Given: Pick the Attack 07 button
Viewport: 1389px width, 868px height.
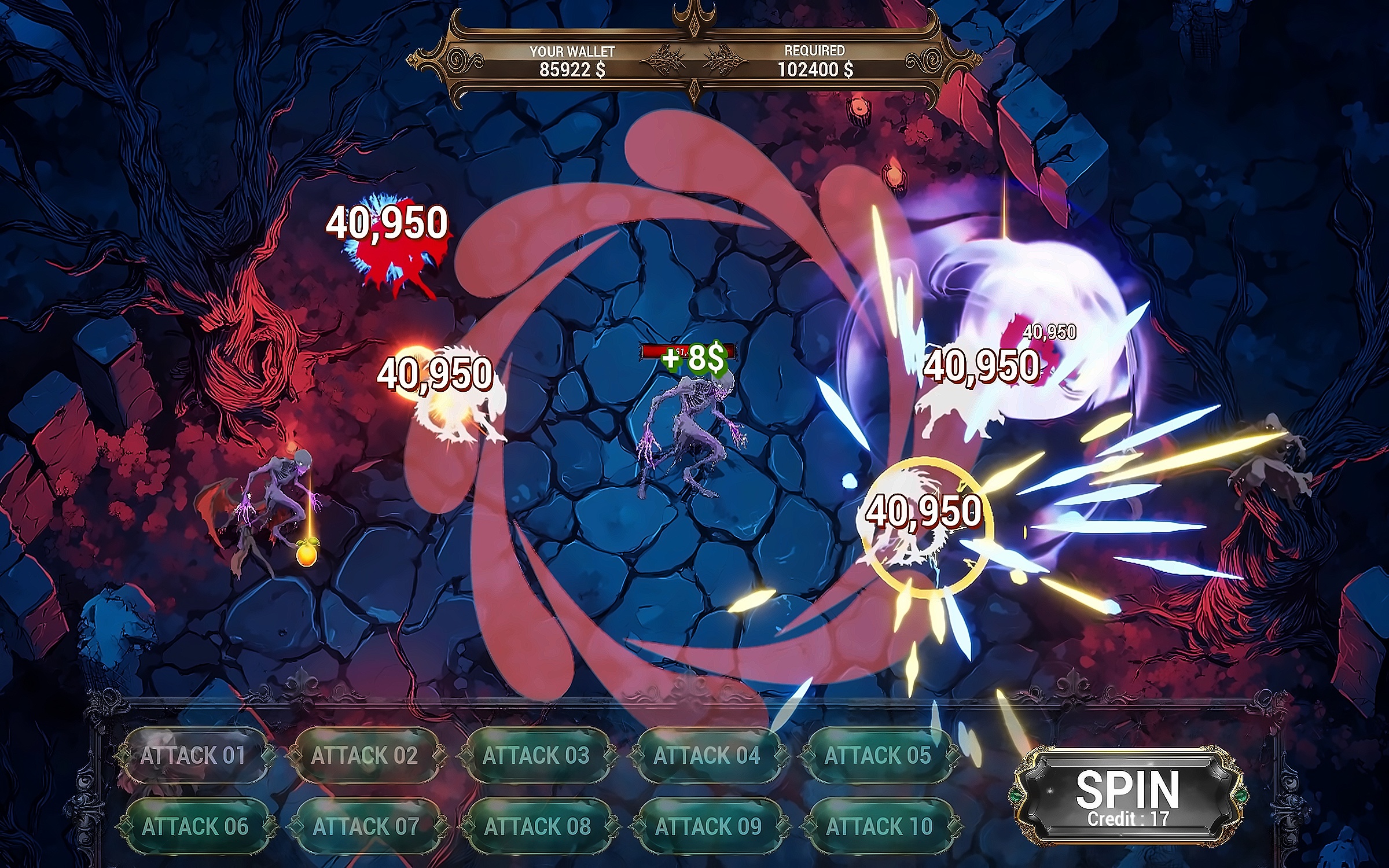Looking at the screenshot, I should coord(366,826).
